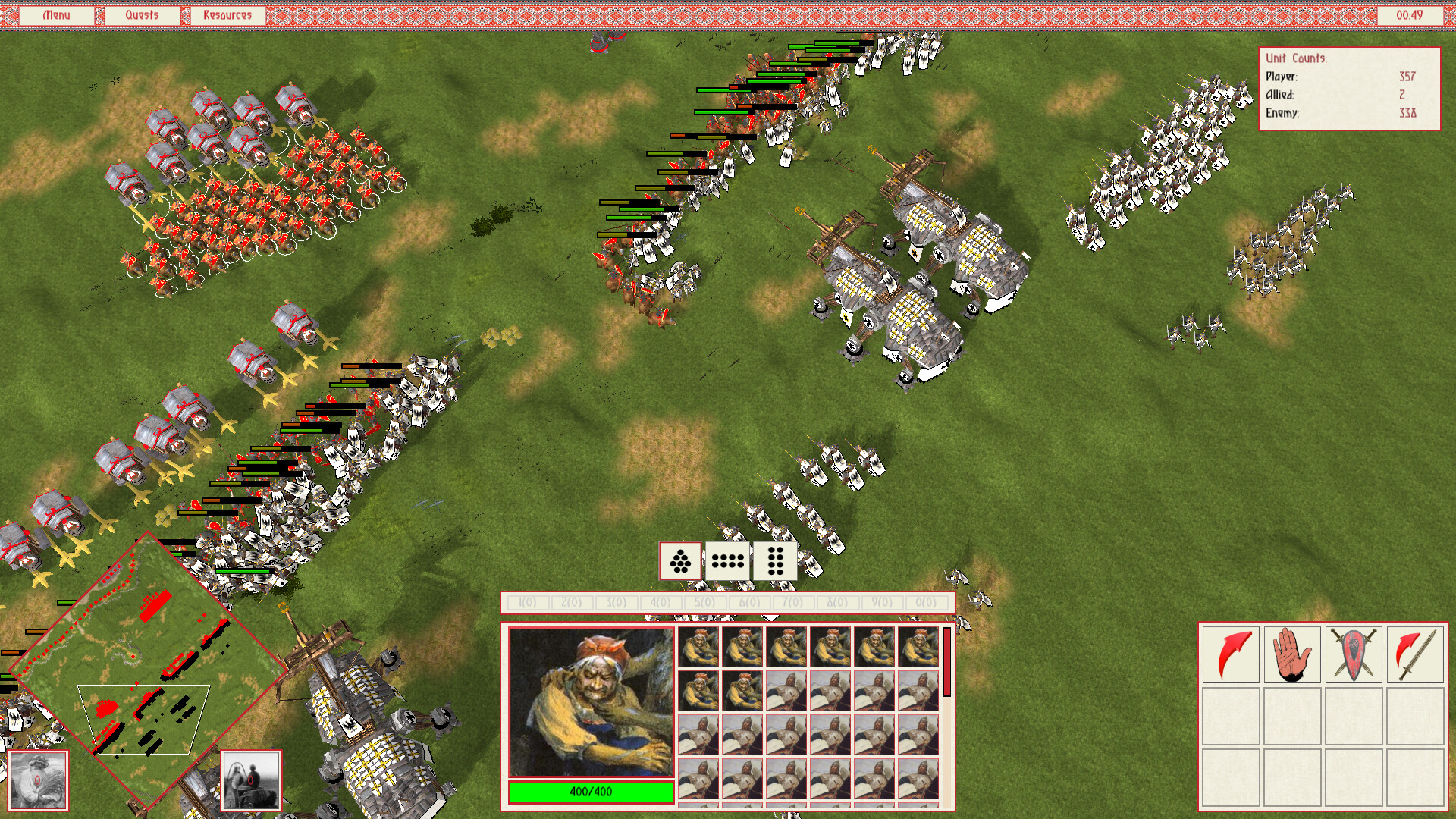
Task: Open the Unit Counts details panel
Action: click(1350, 89)
